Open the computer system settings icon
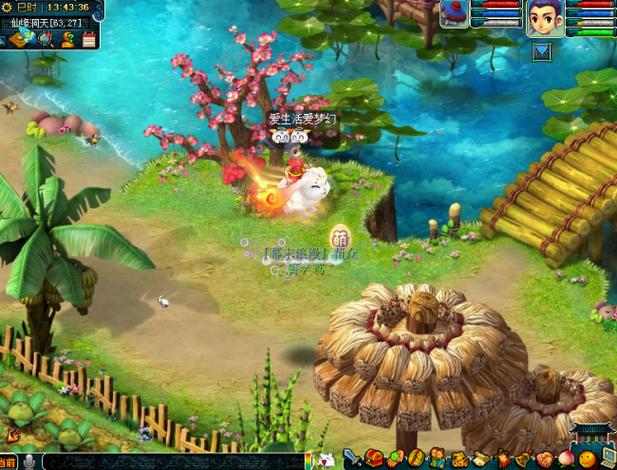The image size is (617, 470). 607,456
